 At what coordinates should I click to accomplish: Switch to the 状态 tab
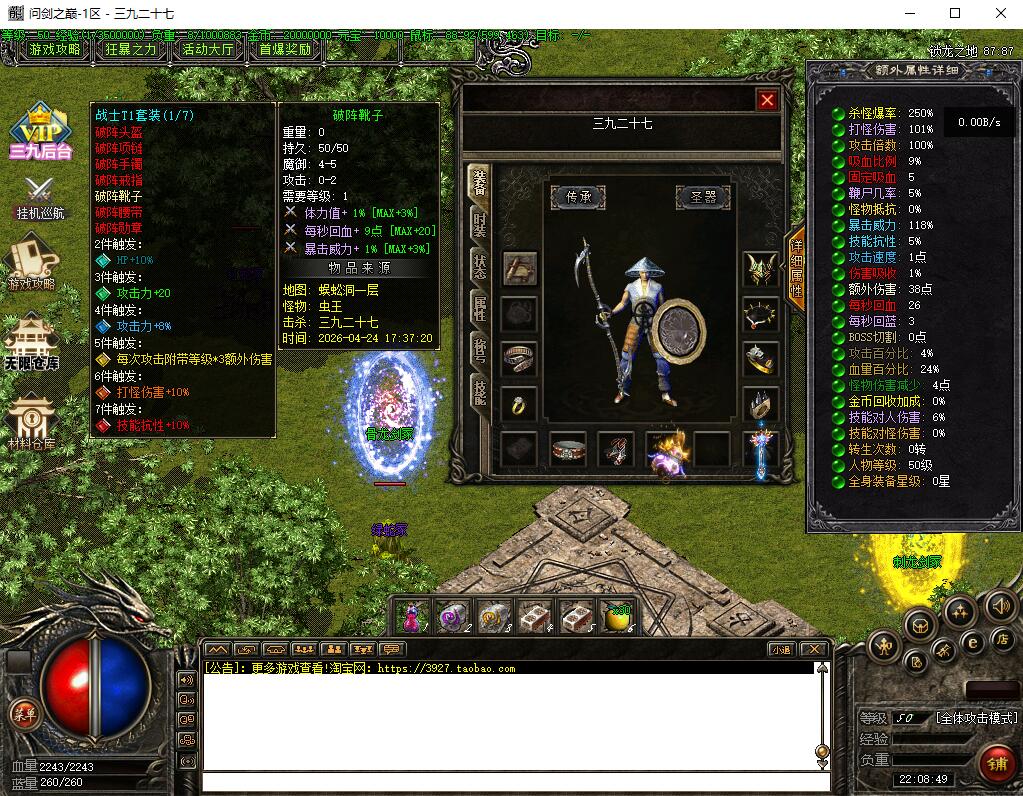tap(480, 266)
